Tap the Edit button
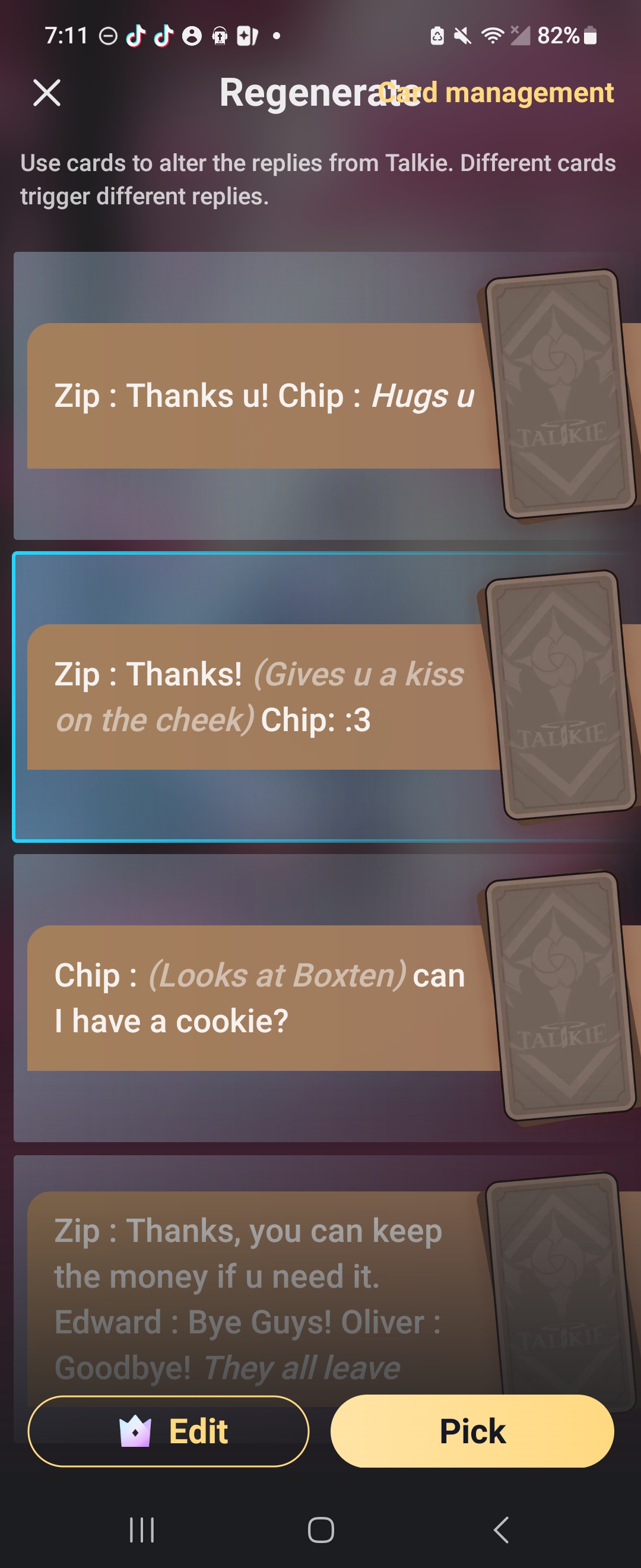This screenshot has width=641, height=1568. tap(169, 1431)
